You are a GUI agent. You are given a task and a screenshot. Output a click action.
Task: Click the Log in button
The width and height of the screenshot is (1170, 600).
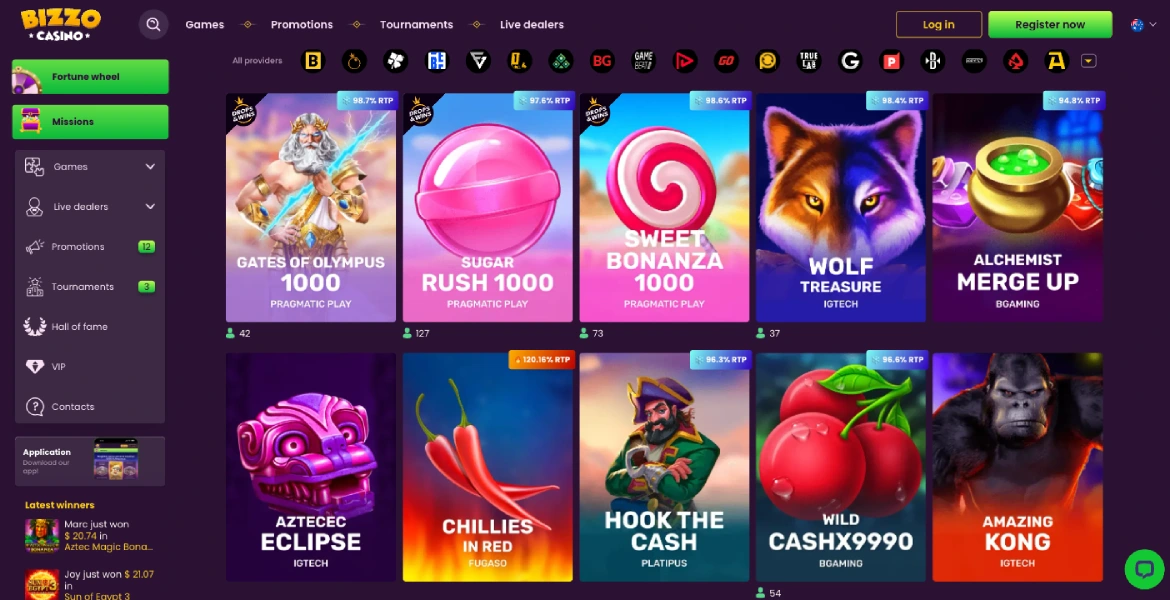click(938, 25)
